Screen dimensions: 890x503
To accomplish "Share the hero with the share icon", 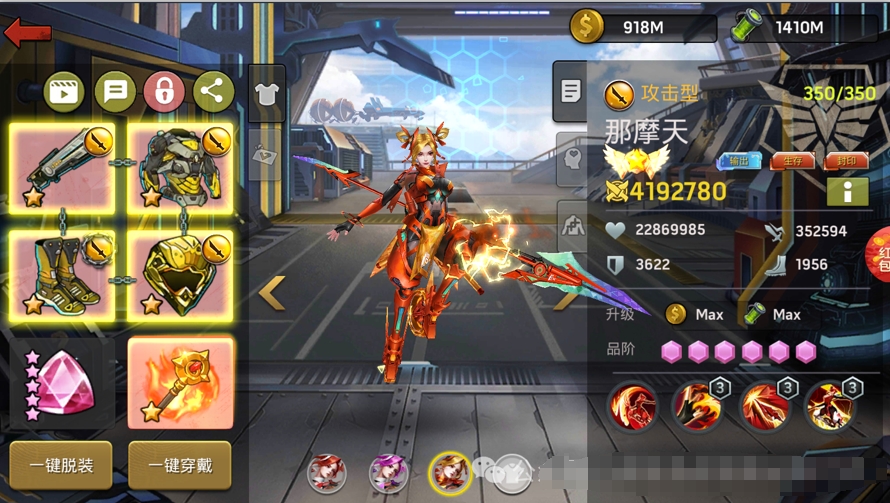I will [x=213, y=92].
